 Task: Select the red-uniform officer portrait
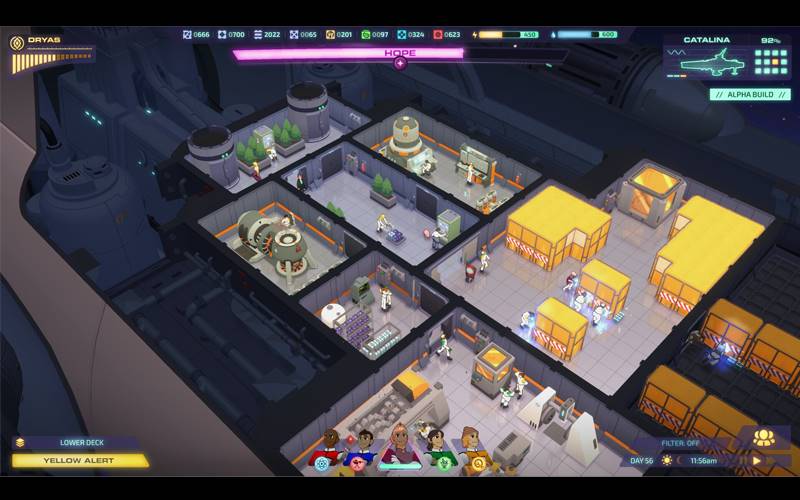coord(329,448)
